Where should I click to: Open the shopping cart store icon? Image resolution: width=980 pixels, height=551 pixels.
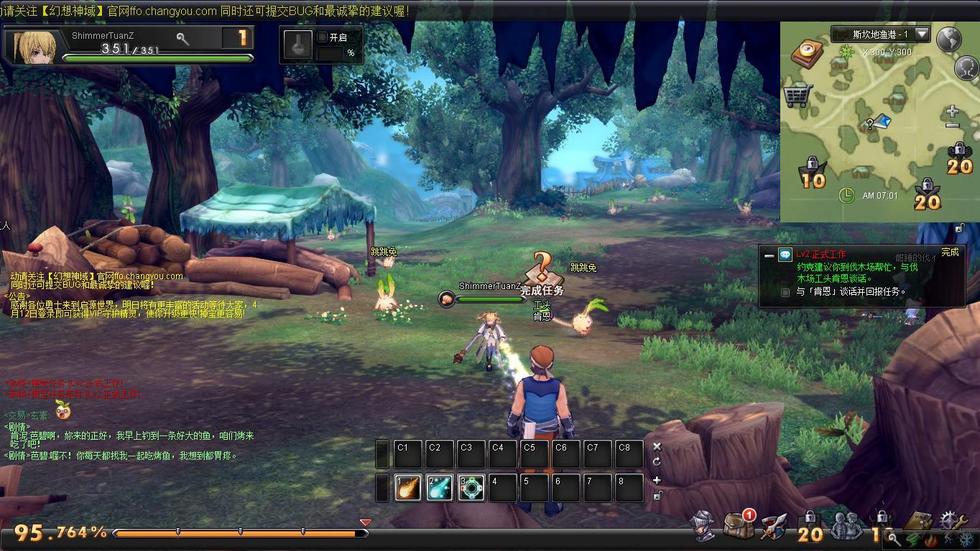click(x=797, y=96)
